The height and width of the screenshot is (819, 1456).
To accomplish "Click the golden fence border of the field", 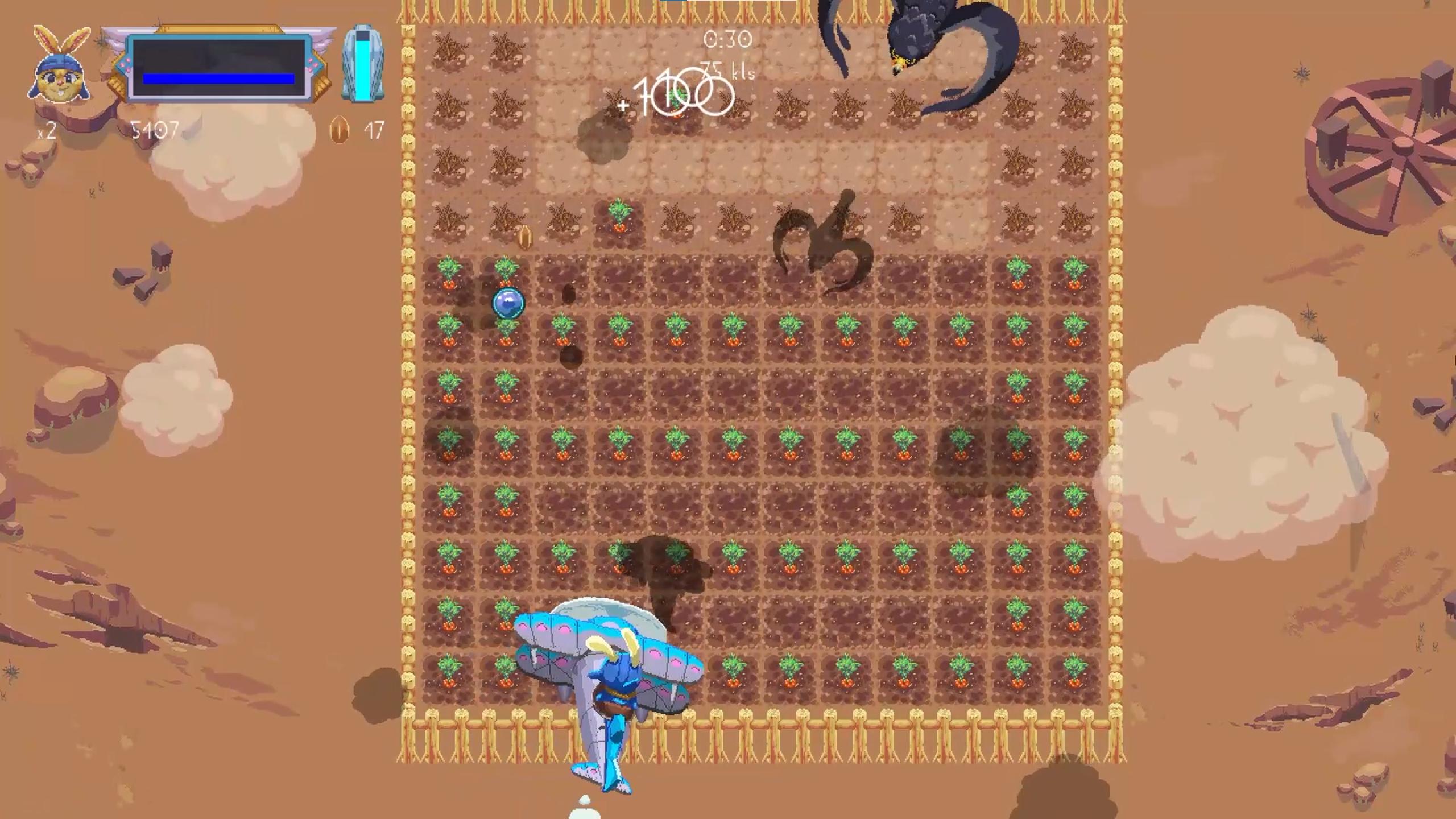I will [409, 398].
